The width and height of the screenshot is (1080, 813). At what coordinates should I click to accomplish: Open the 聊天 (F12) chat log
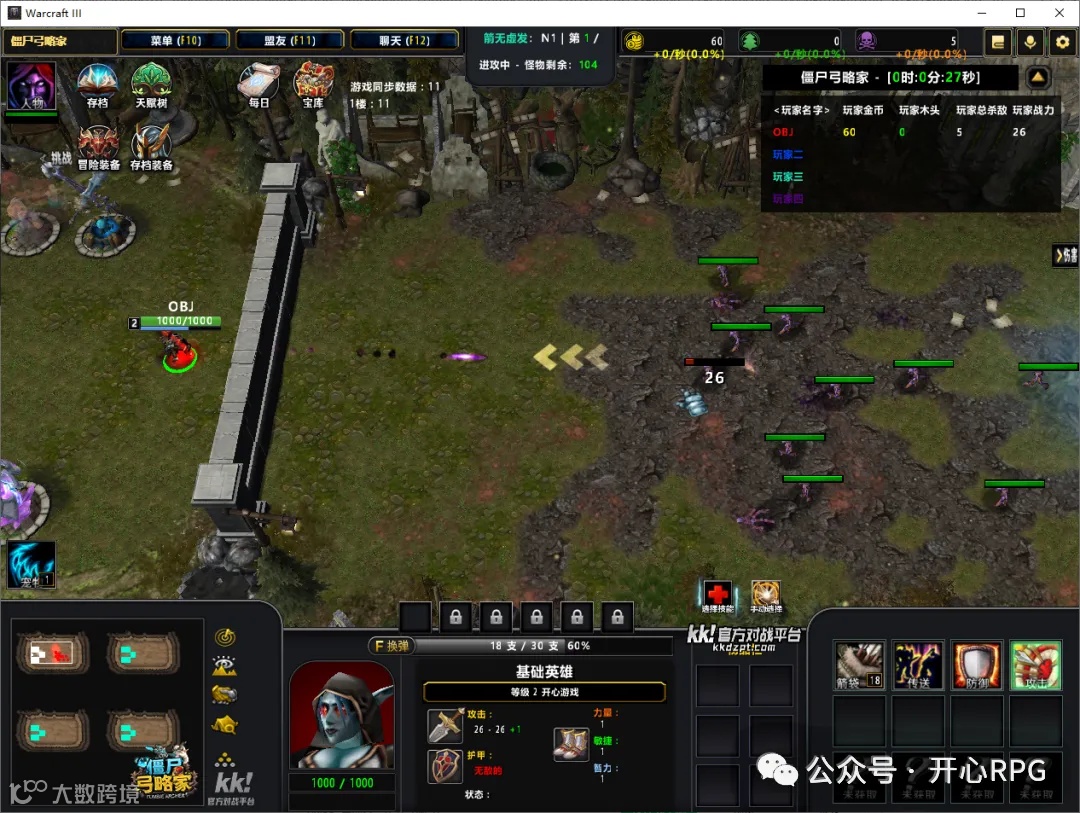pos(404,41)
